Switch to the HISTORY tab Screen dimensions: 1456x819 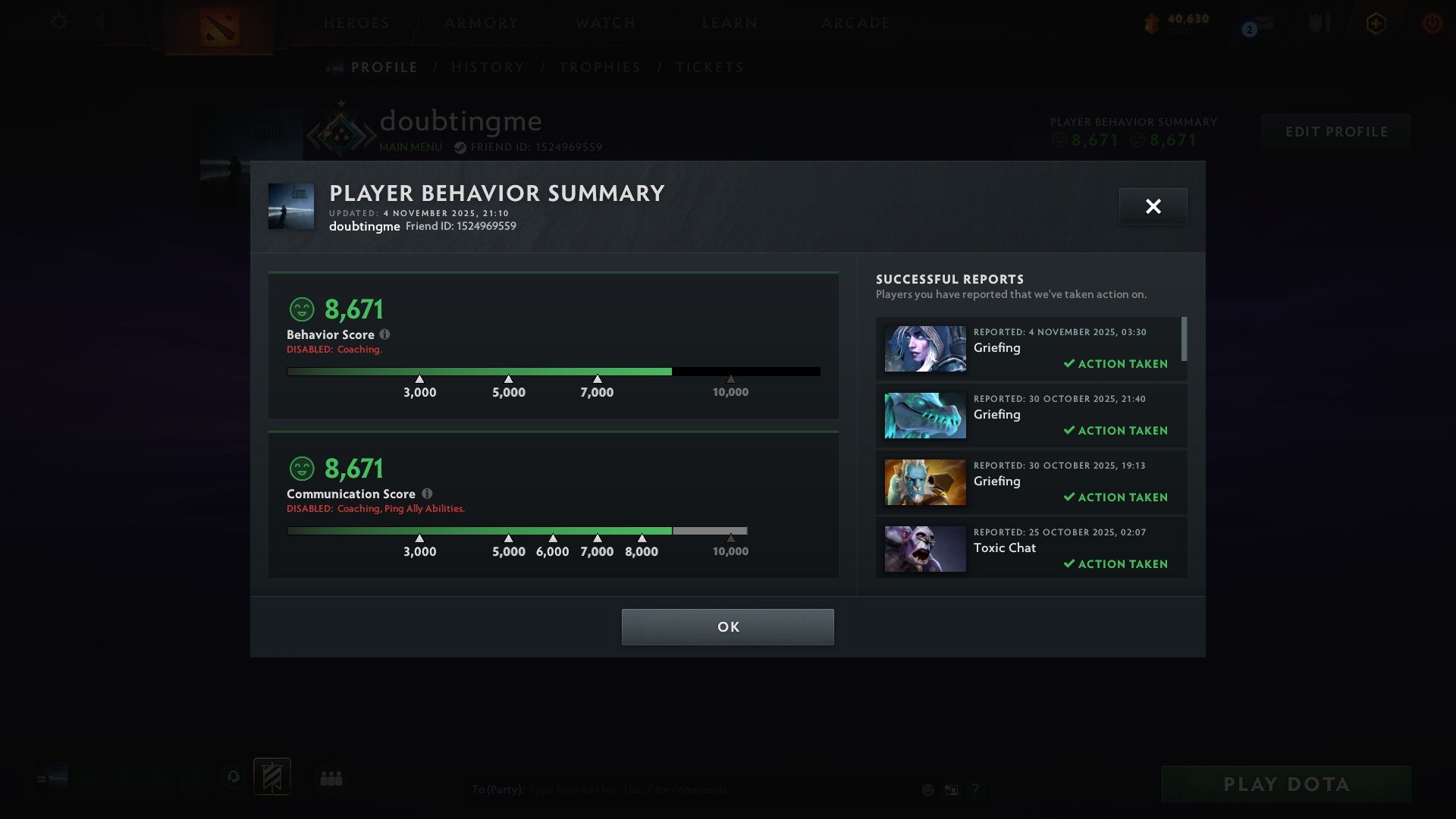tap(488, 67)
